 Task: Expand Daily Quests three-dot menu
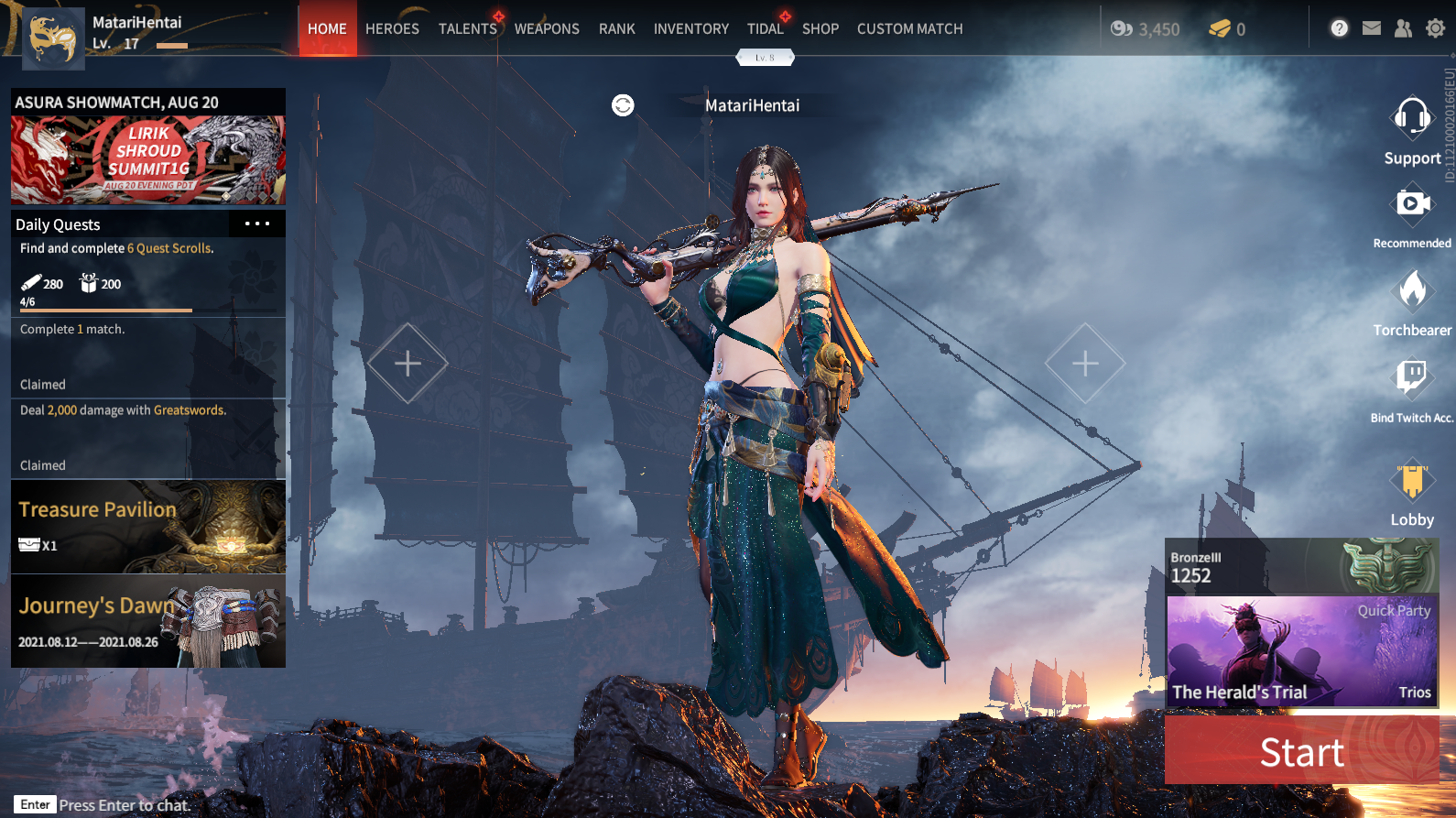click(257, 224)
